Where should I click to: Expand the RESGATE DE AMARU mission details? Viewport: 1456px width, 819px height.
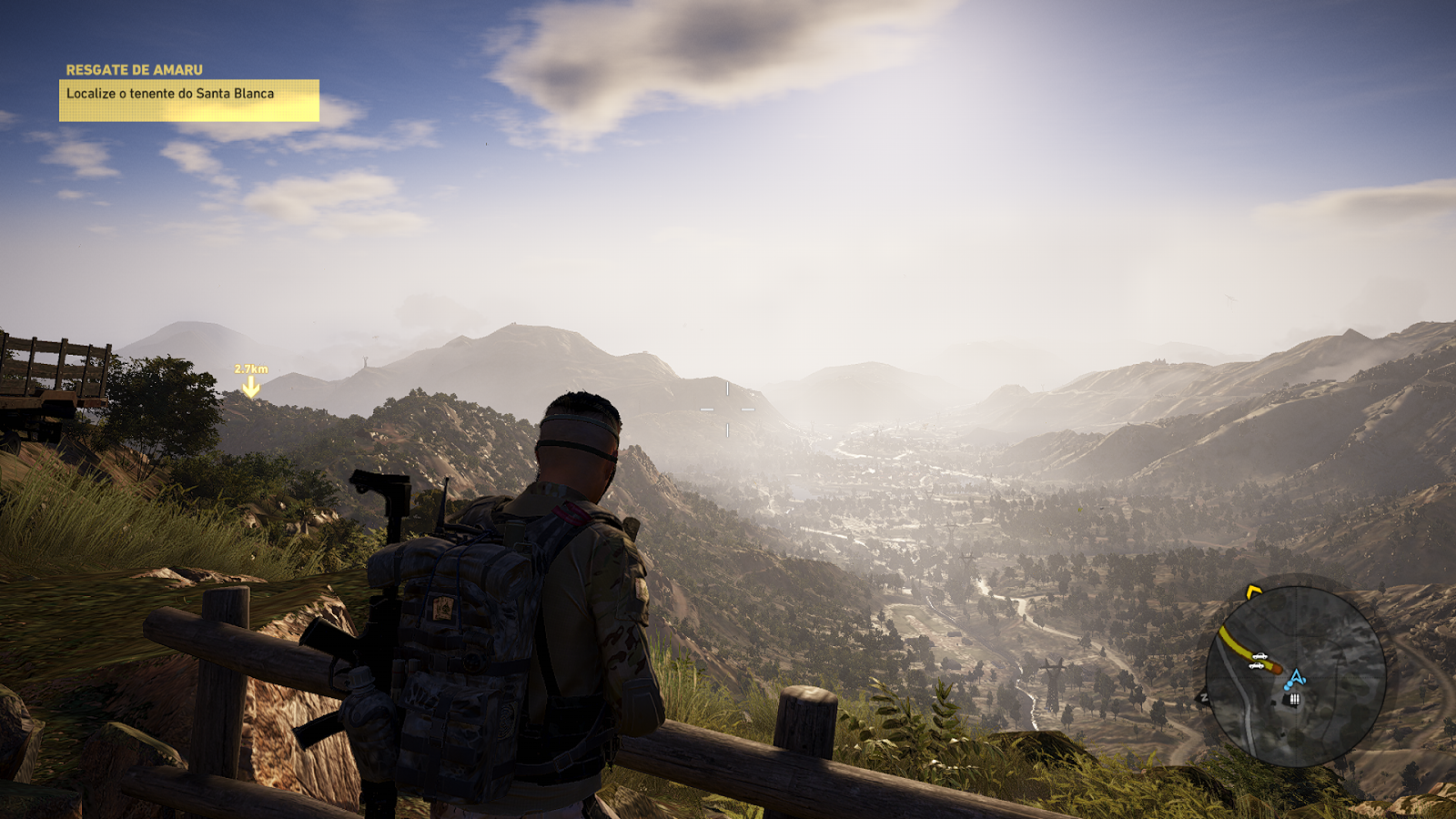pos(136,66)
